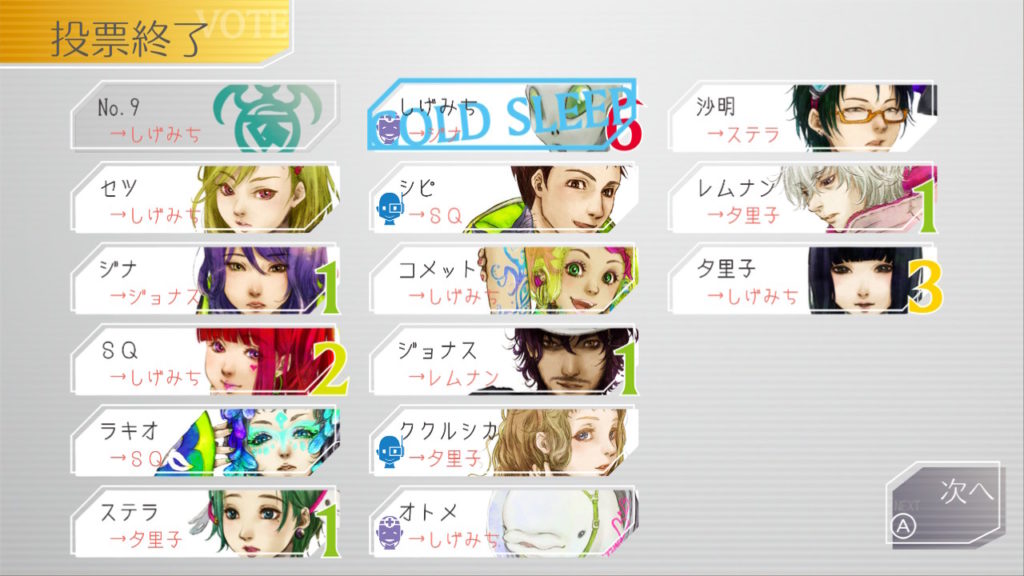Image resolution: width=1024 pixels, height=576 pixels.
Task: Select しげみち's cold sleep panel
Action: click(x=503, y=116)
